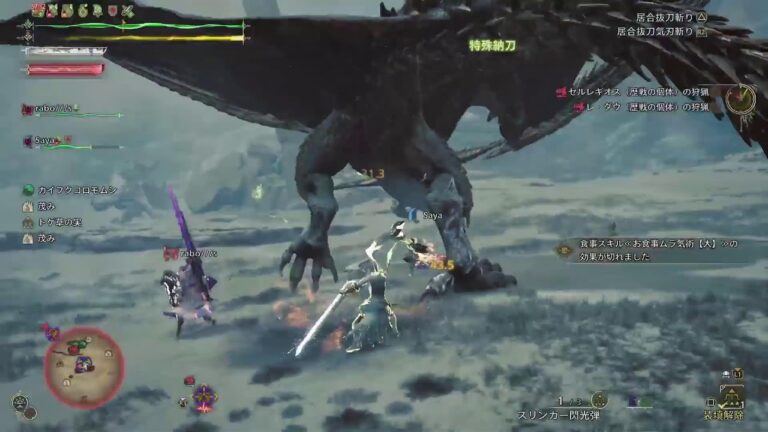Click the purple monster target icon

click(x=204, y=397)
